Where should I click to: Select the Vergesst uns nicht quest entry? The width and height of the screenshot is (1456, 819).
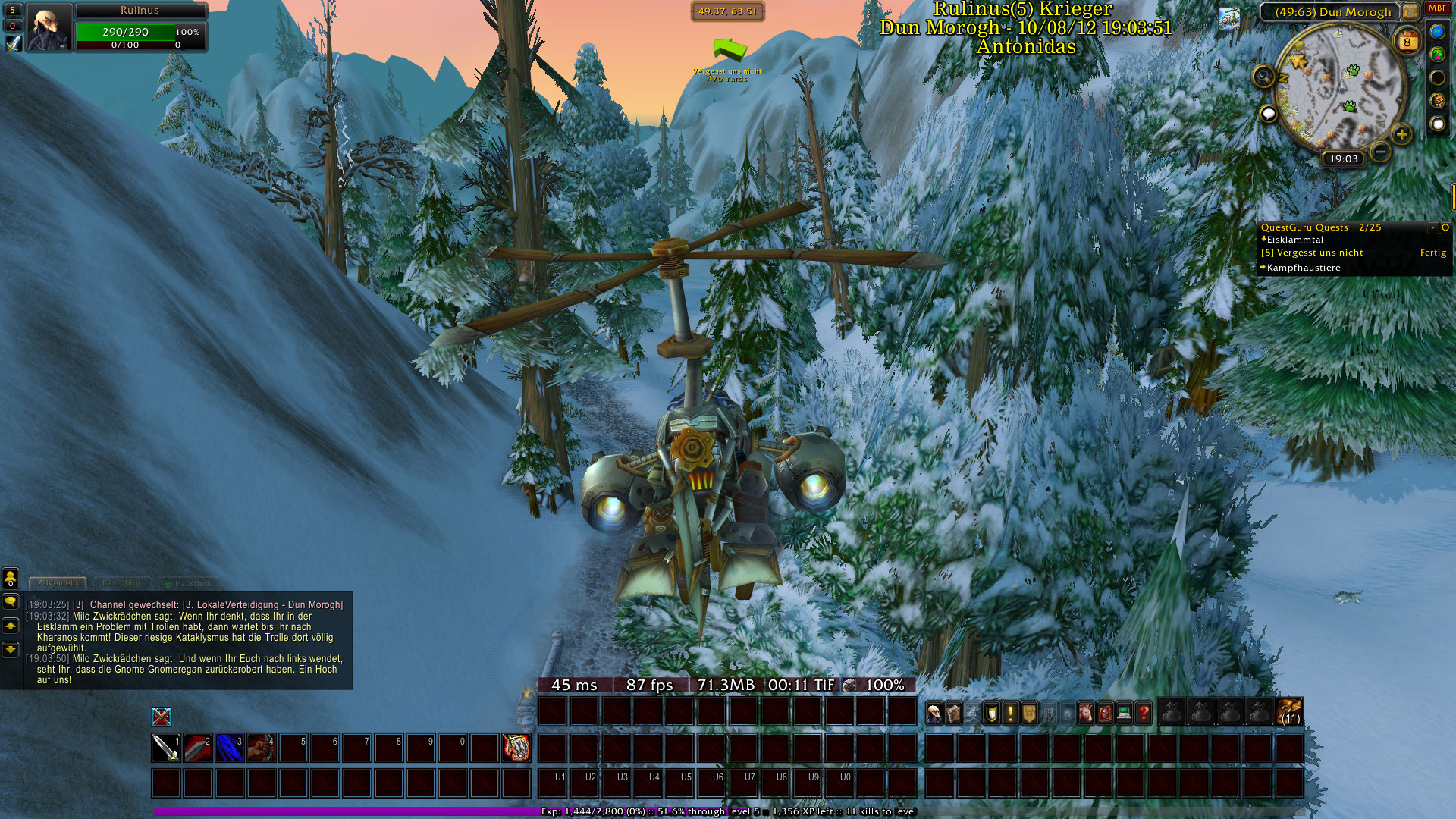coord(1319,253)
